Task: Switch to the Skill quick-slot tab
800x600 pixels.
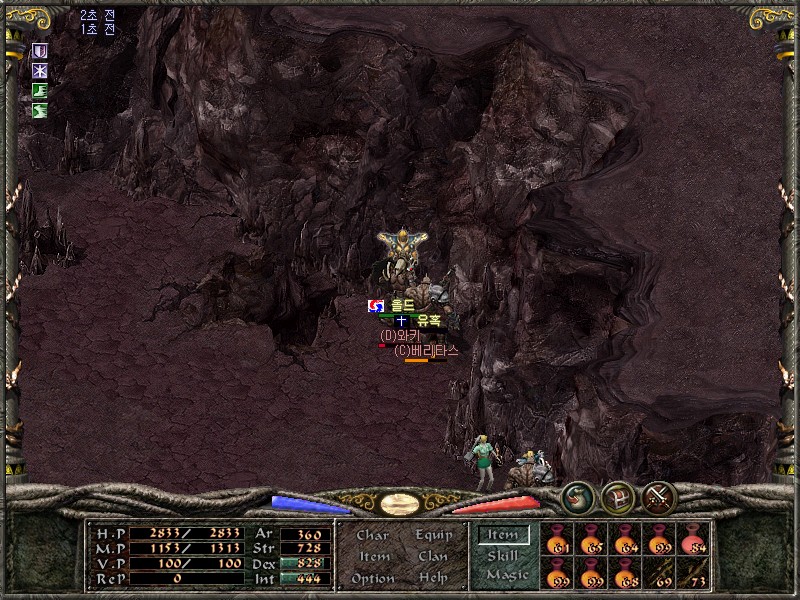Action: (x=502, y=556)
